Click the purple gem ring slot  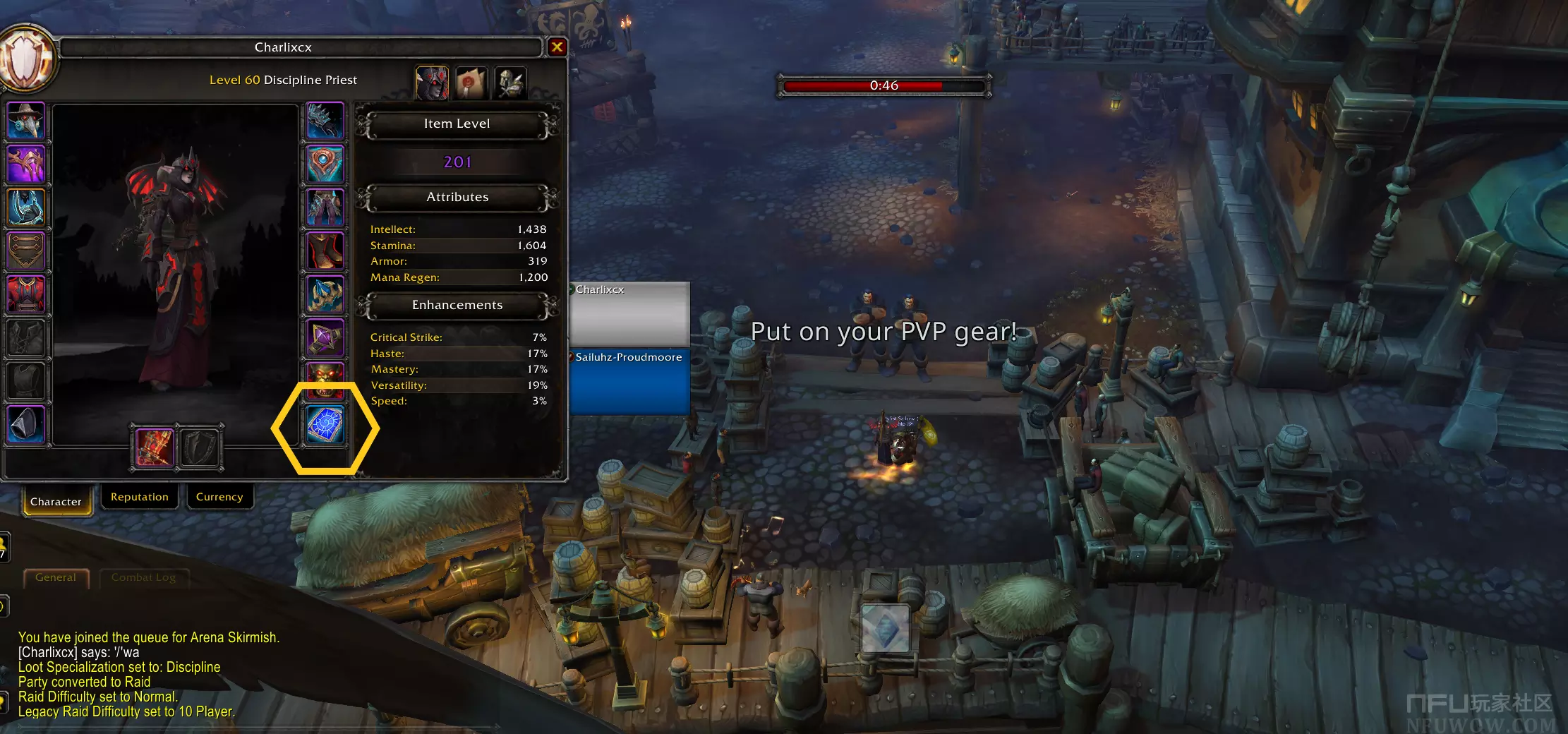[325, 337]
